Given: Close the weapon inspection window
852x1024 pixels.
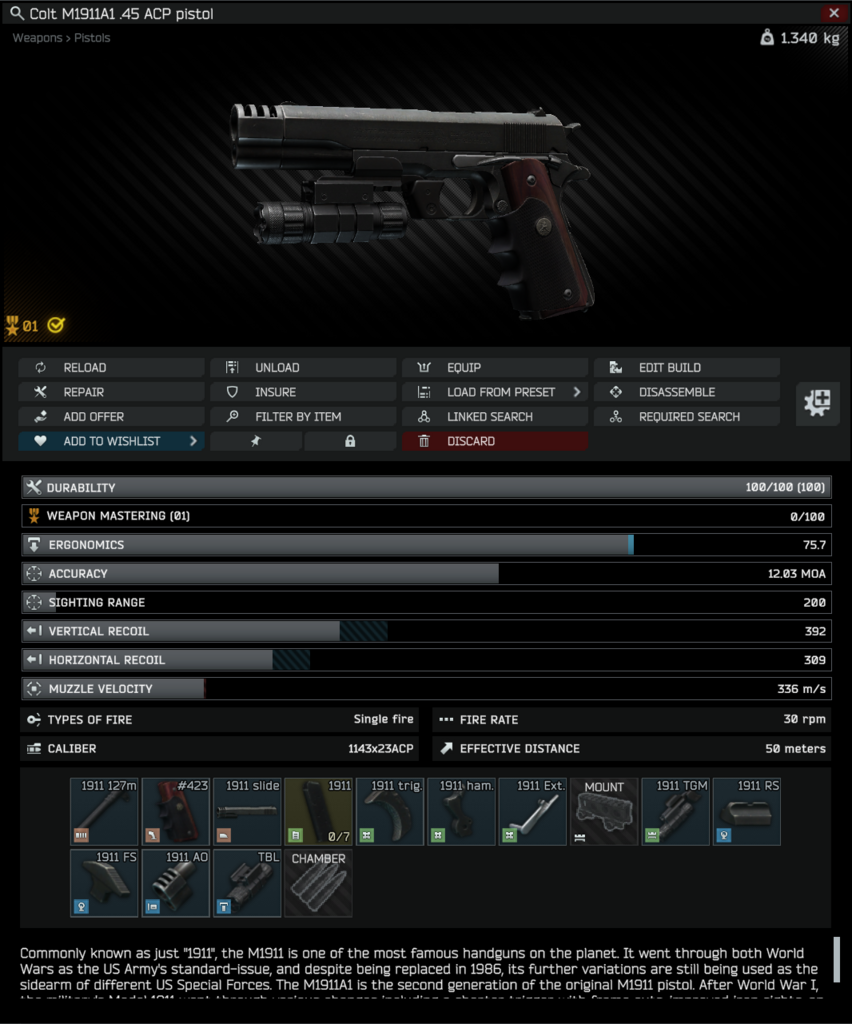Looking at the screenshot, I should tap(834, 13).
